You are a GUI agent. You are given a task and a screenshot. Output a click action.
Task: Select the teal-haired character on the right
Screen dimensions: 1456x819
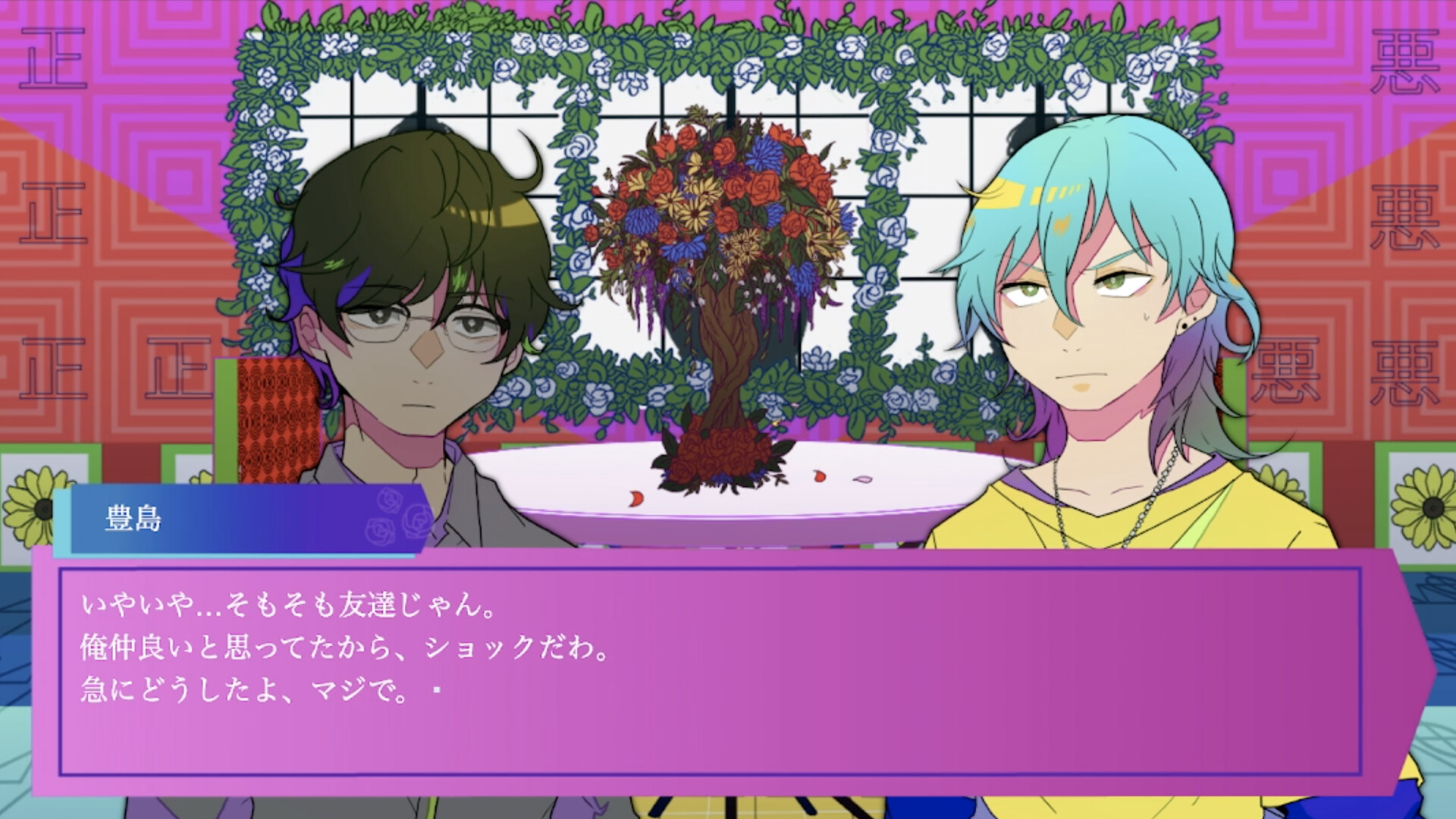(1084, 318)
